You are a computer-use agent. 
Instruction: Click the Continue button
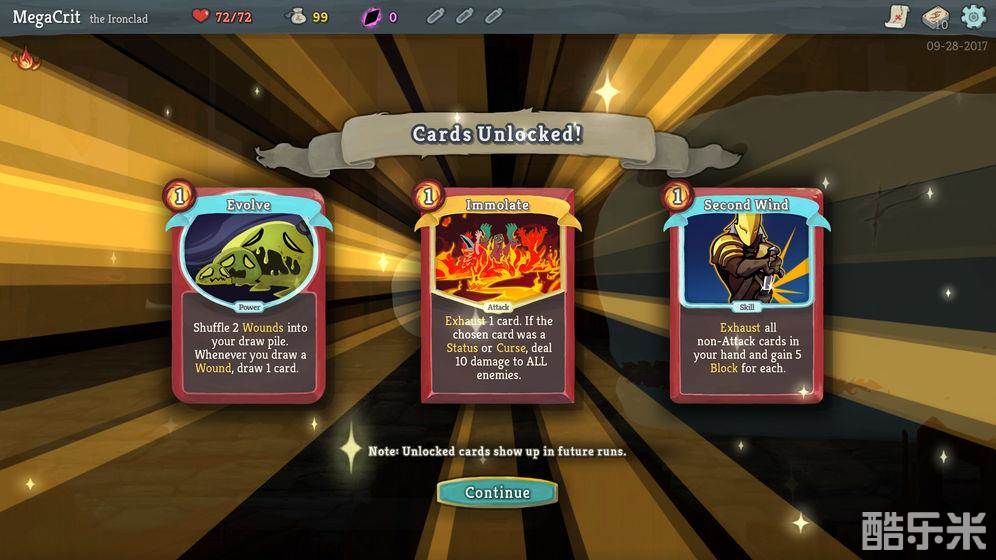click(497, 492)
